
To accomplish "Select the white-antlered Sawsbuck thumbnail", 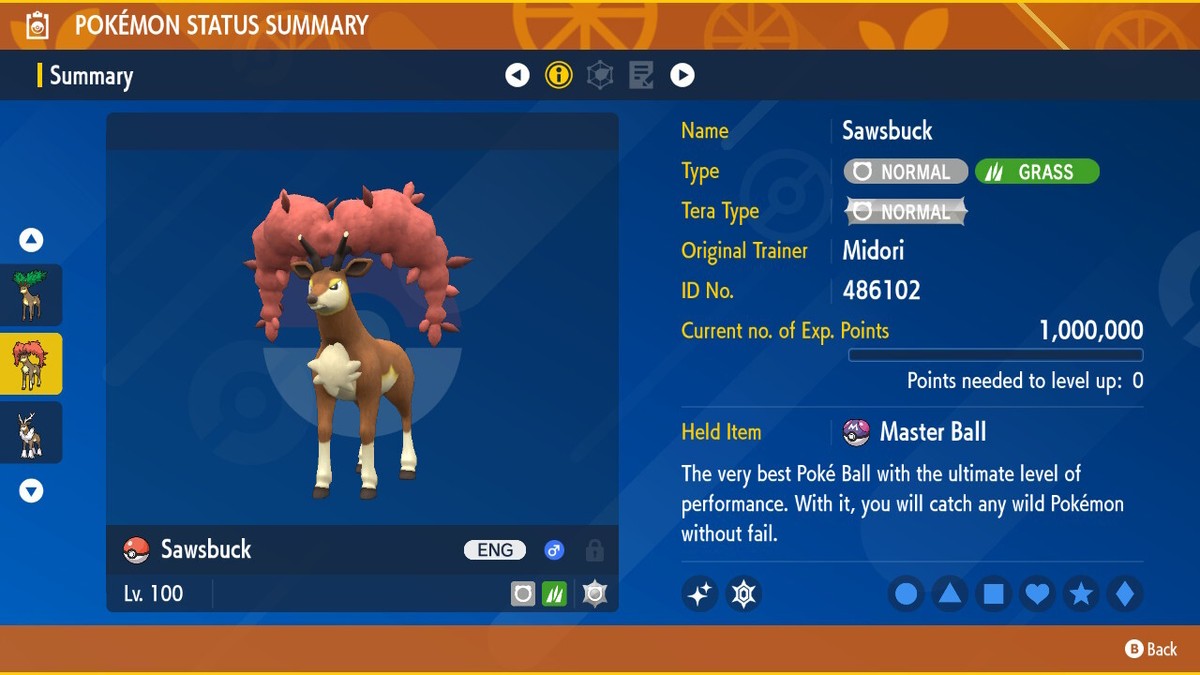I will tap(31, 433).
